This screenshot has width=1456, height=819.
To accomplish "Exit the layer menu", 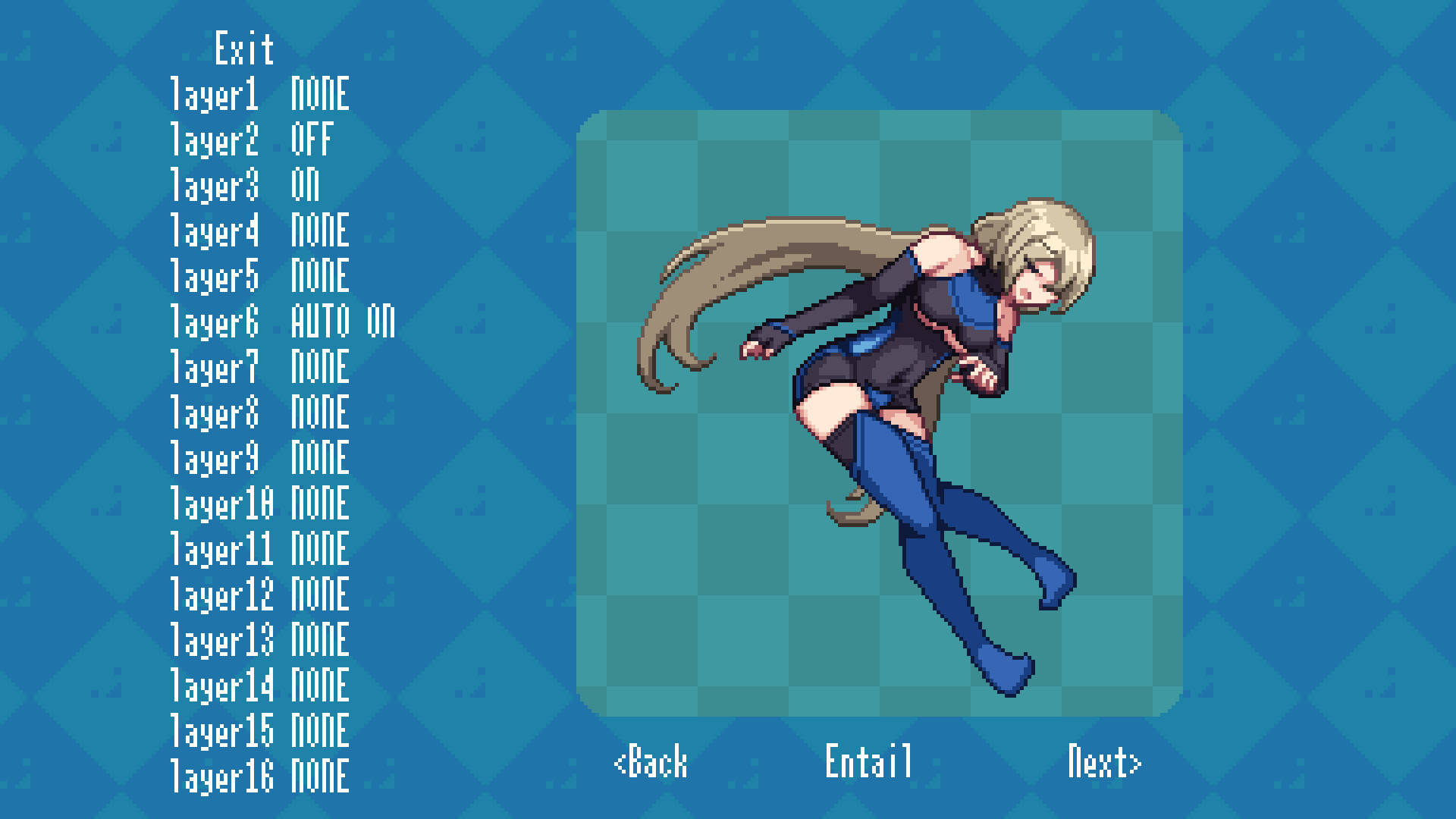I will (x=243, y=49).
